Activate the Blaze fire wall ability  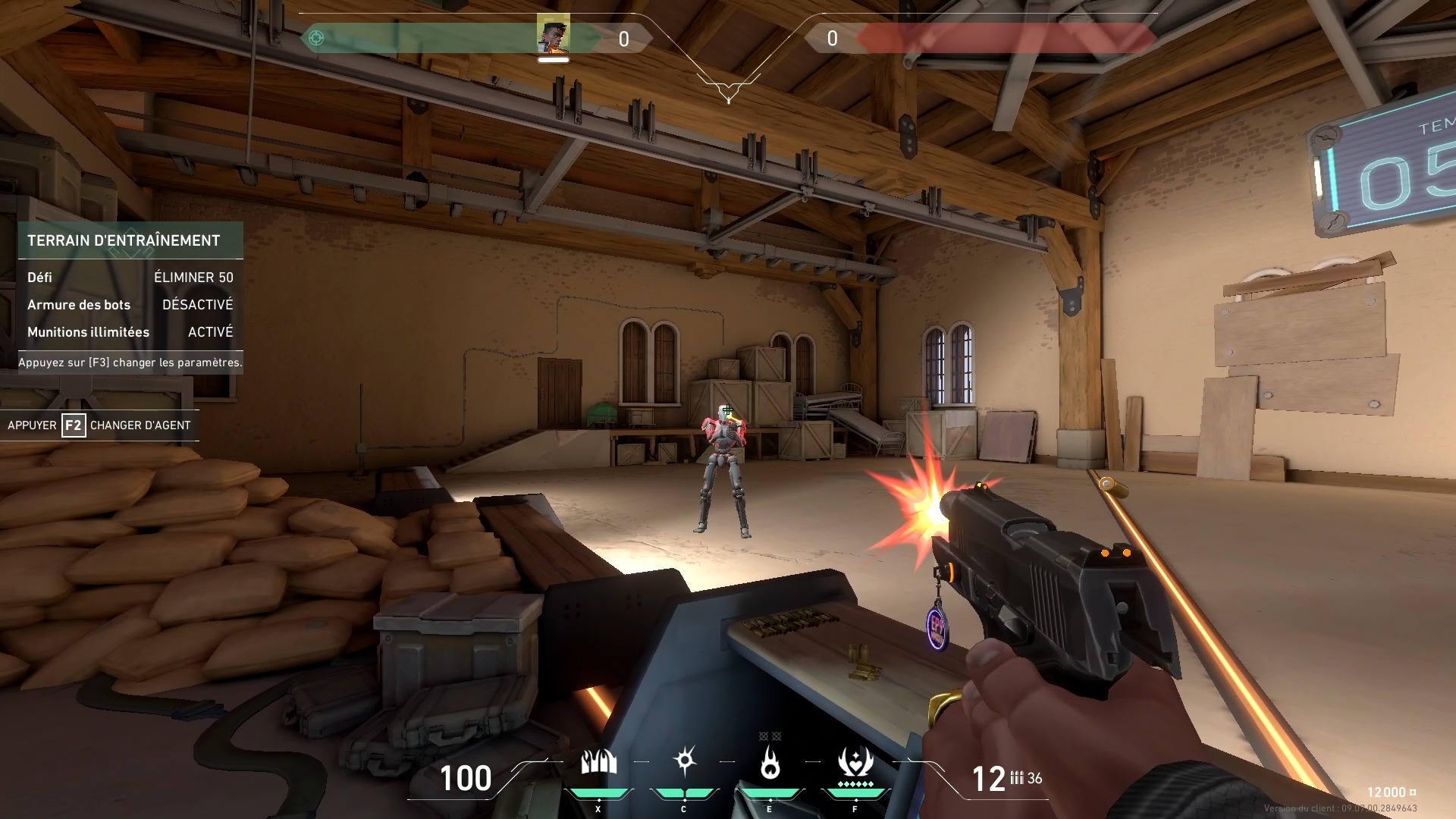pyautogui.click(x=598, y=763)
